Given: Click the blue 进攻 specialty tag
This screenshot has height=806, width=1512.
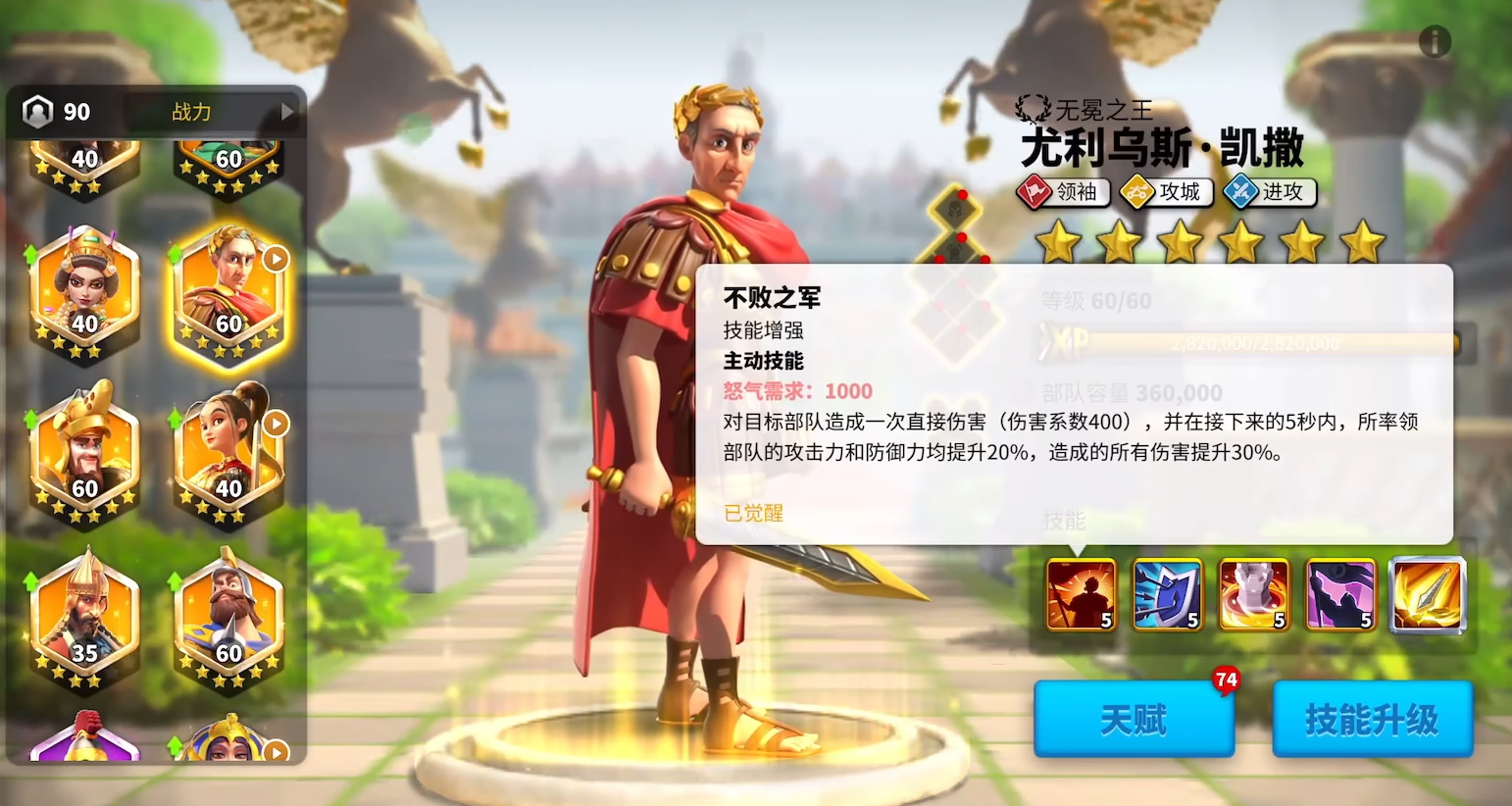Looking at the screenshot, I should [1269, 192].
